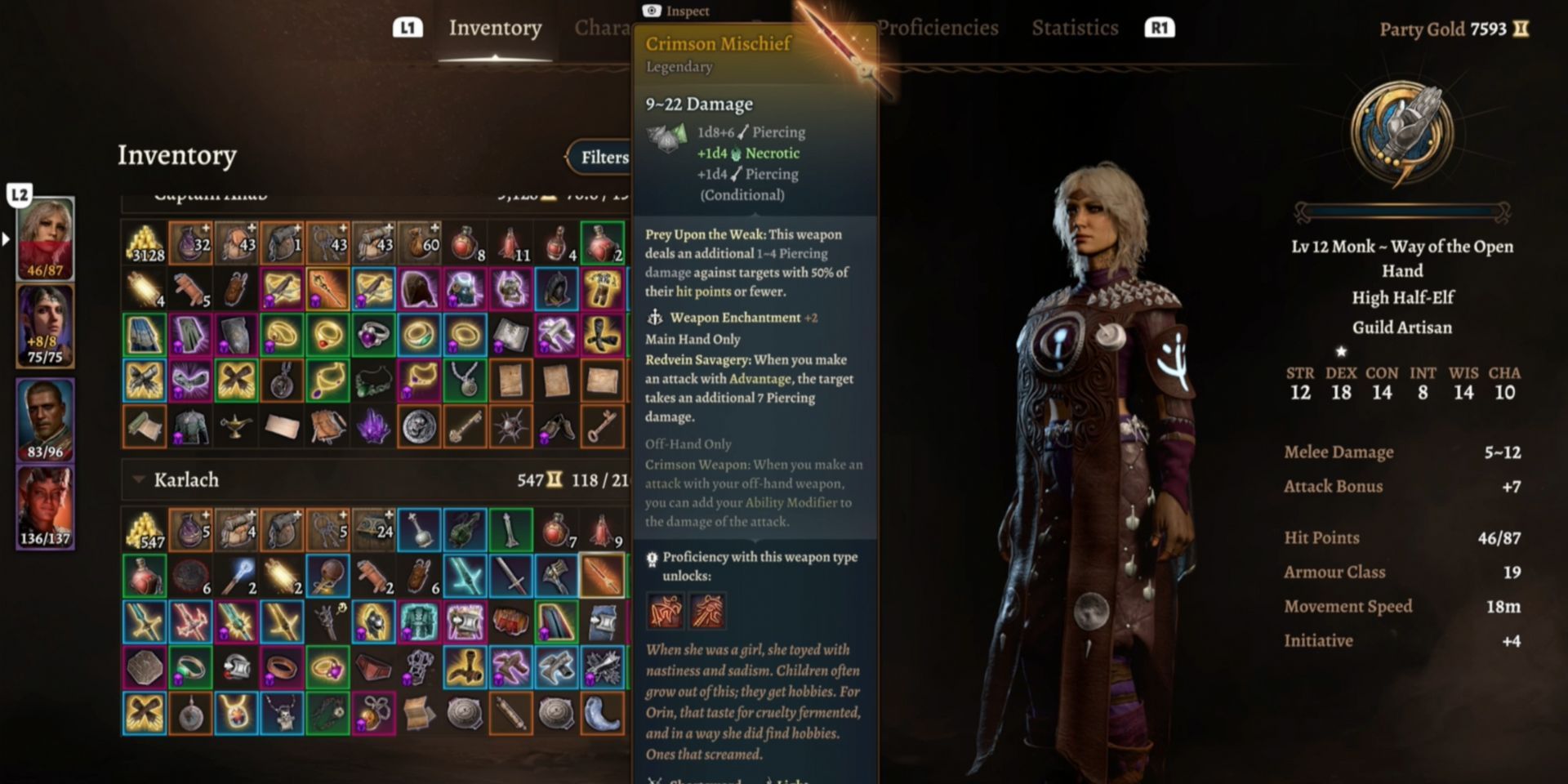
Task: Select the alchemy pouch with 32 items
Action: tap(189, 243)
